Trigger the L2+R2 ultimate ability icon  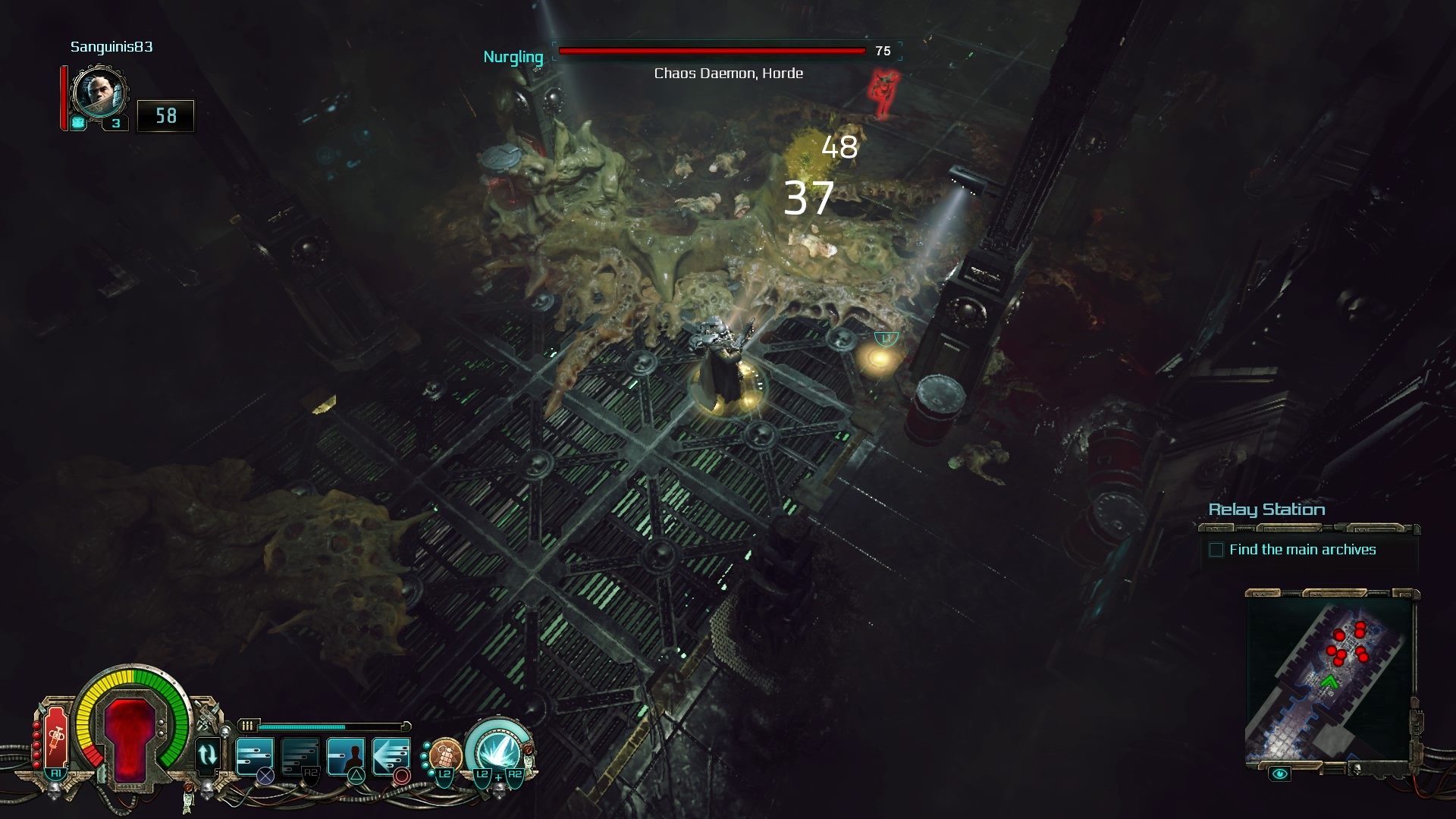click(x=499, y=753)
